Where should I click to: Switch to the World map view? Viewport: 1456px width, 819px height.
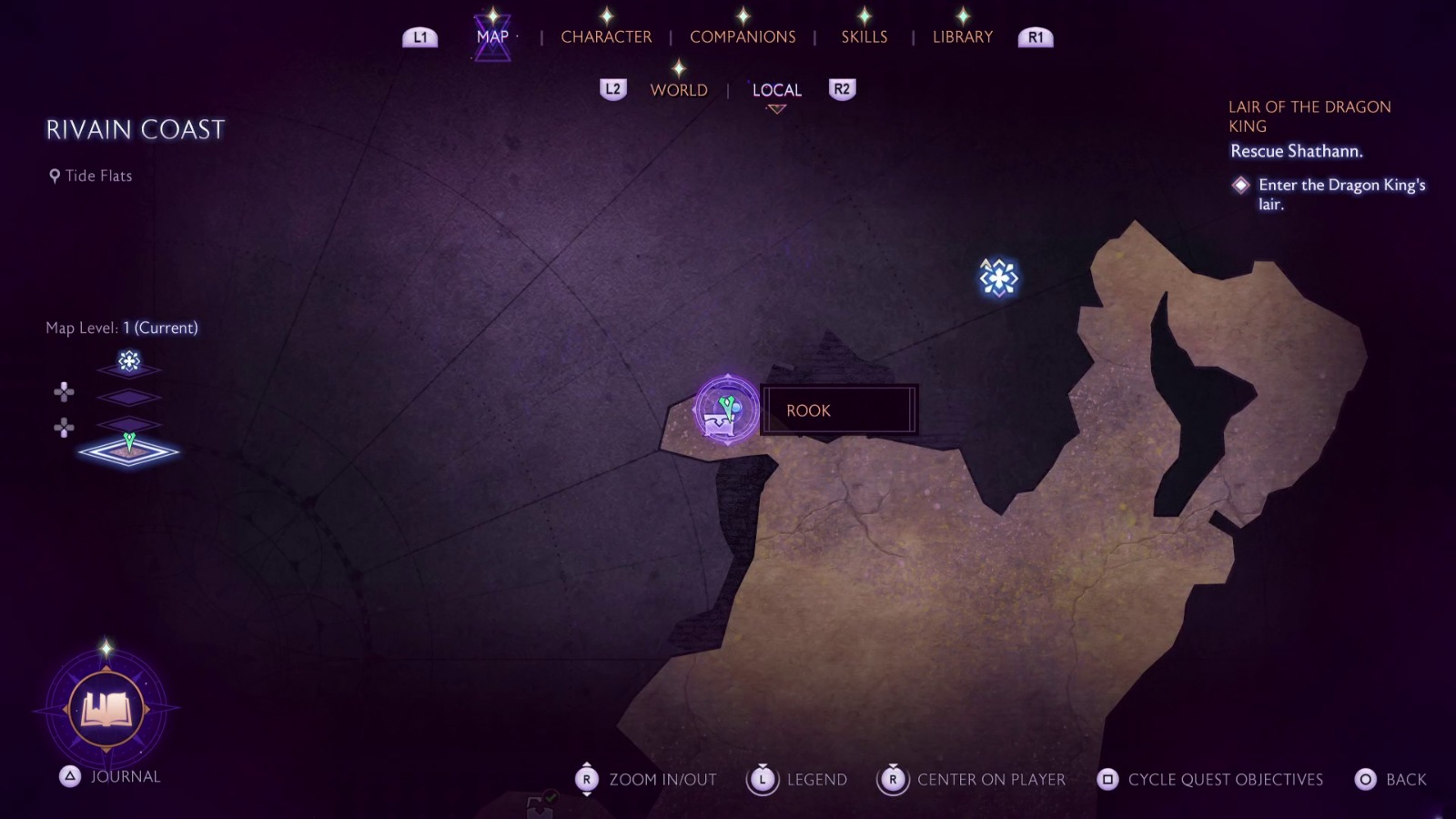pyautogui.click(x=679, y=90)
